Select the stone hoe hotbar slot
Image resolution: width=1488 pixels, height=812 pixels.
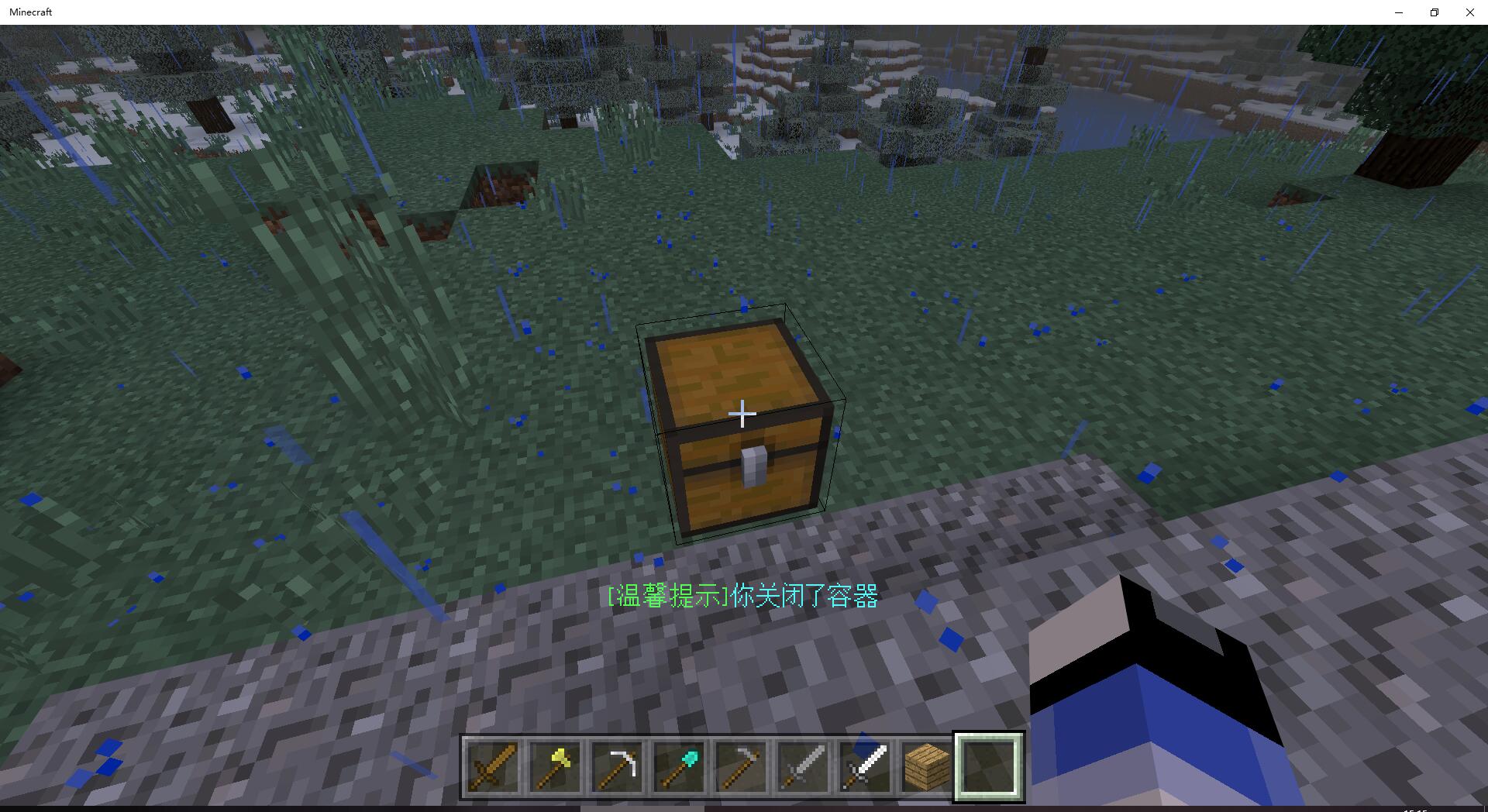(741, 766)
